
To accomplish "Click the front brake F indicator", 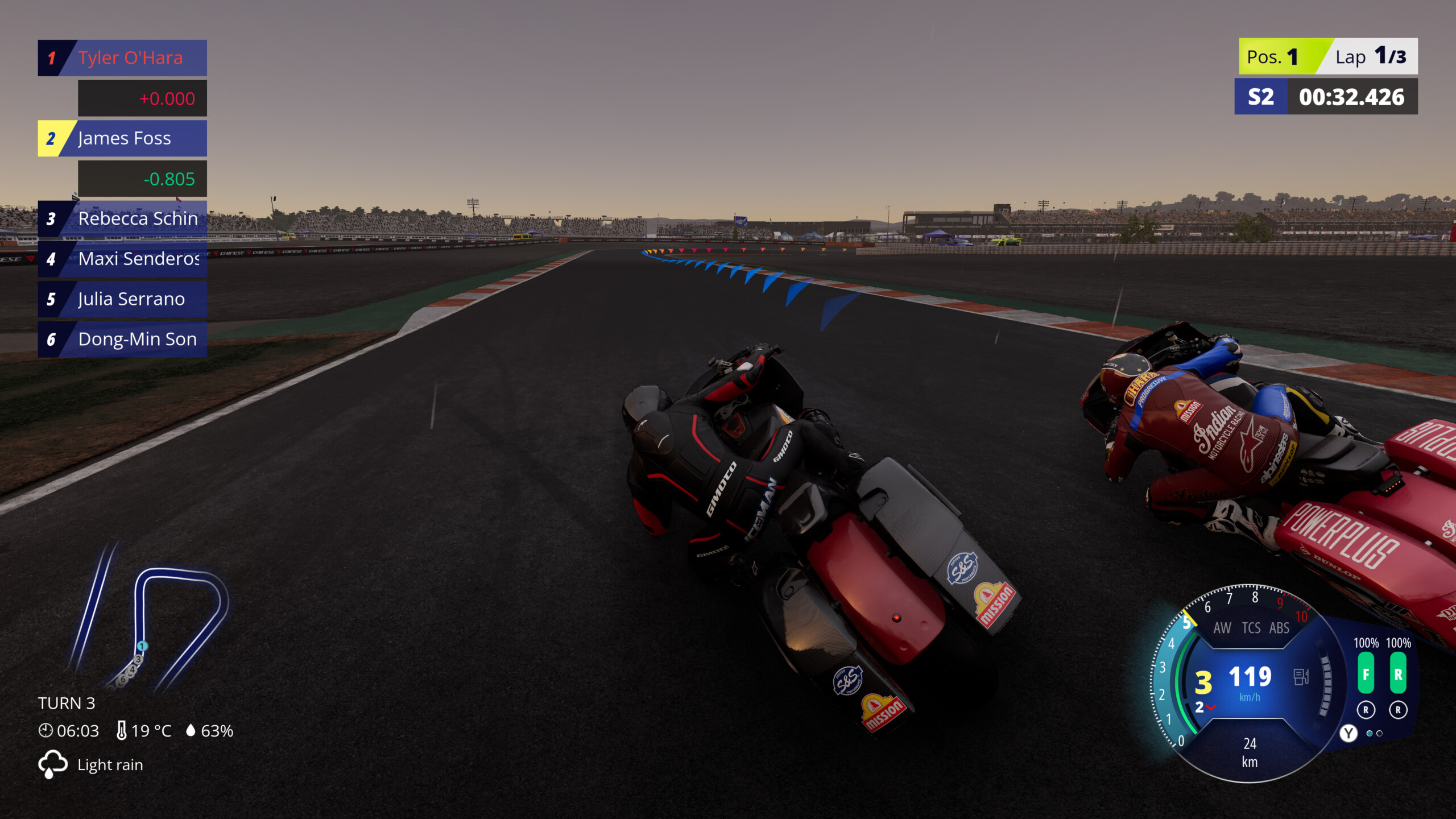I will tap(1366, 673).
